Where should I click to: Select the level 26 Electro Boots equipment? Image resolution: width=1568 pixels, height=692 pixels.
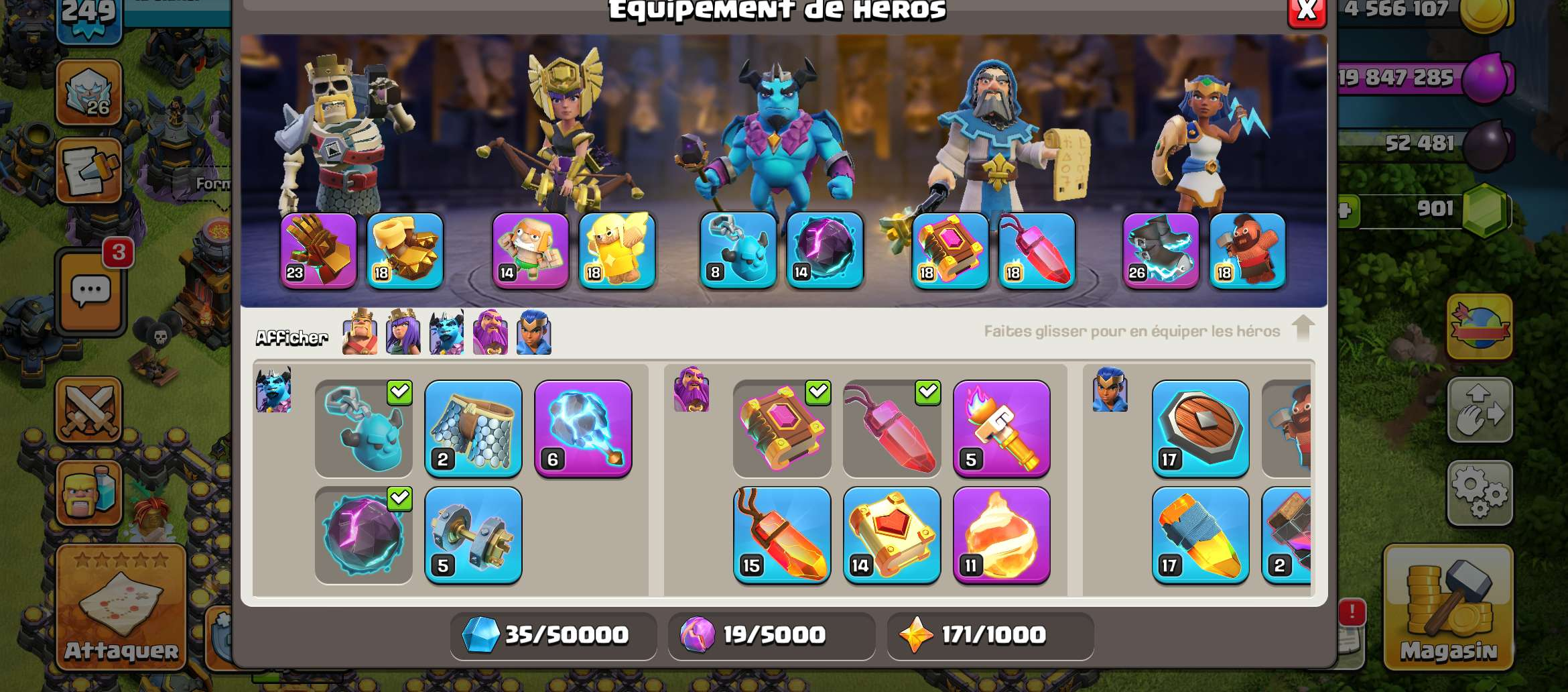coord(1161,251)
